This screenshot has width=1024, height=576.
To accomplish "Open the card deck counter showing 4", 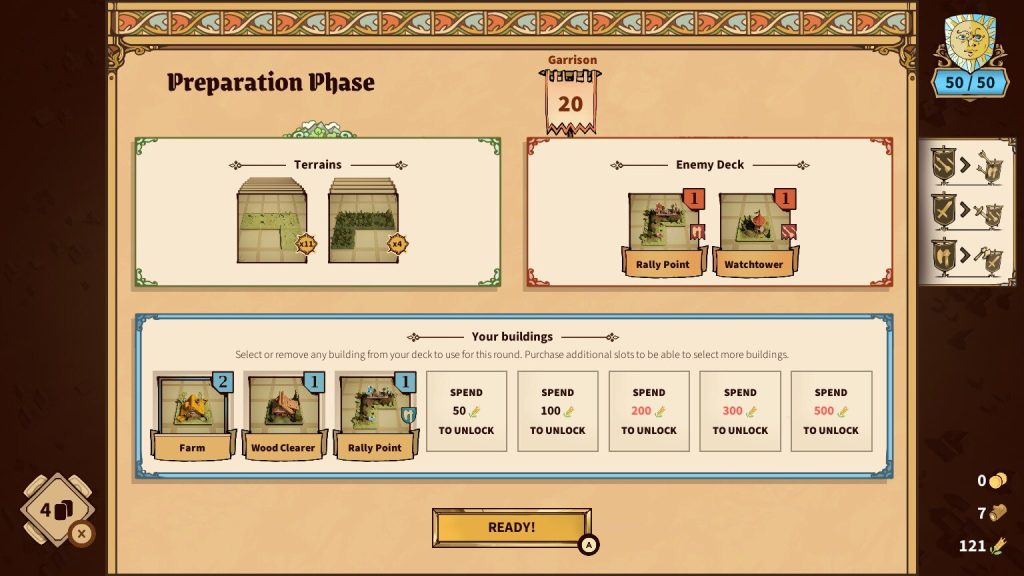I will [57, 510].
